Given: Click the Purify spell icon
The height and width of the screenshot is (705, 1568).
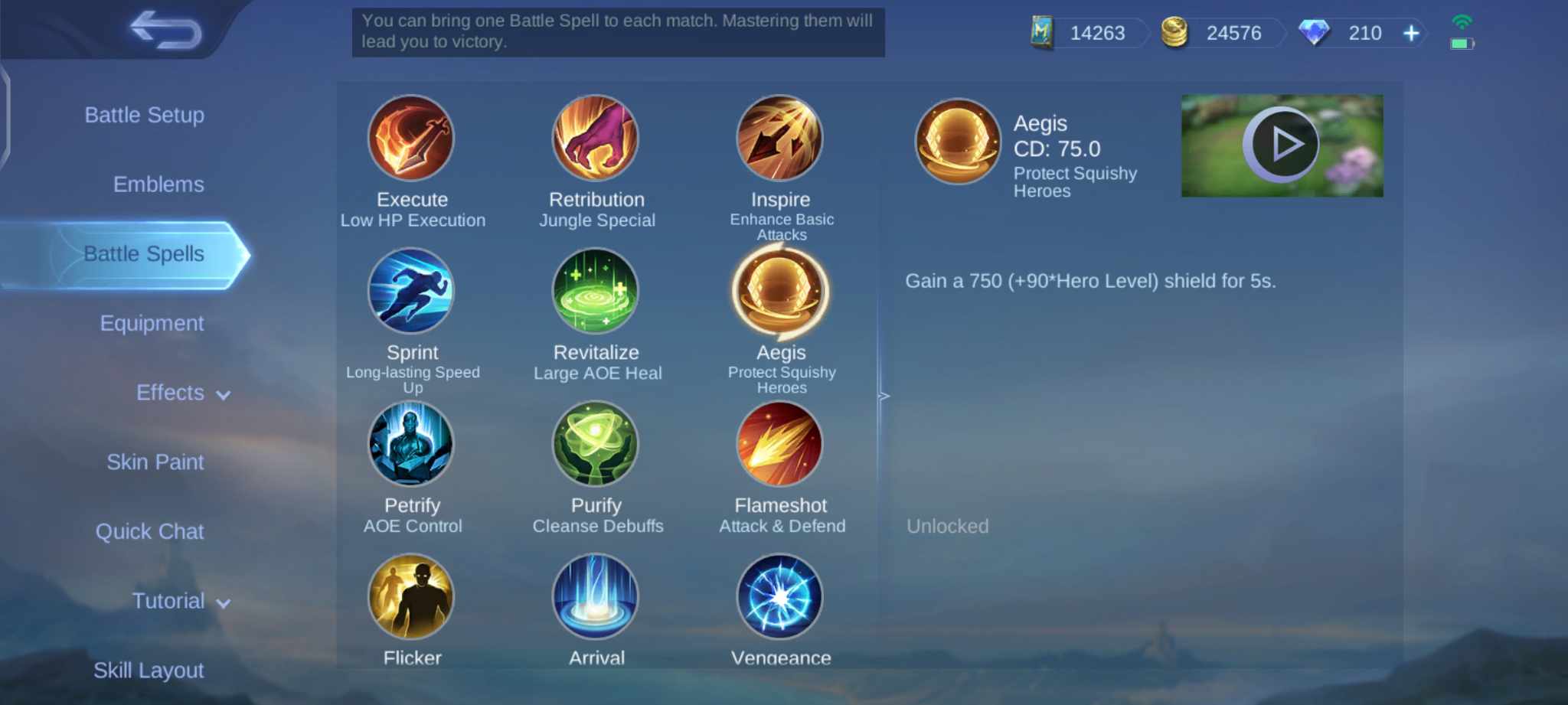Looking at the screenshot, I should pyautogui.click(x=596, y=445).
